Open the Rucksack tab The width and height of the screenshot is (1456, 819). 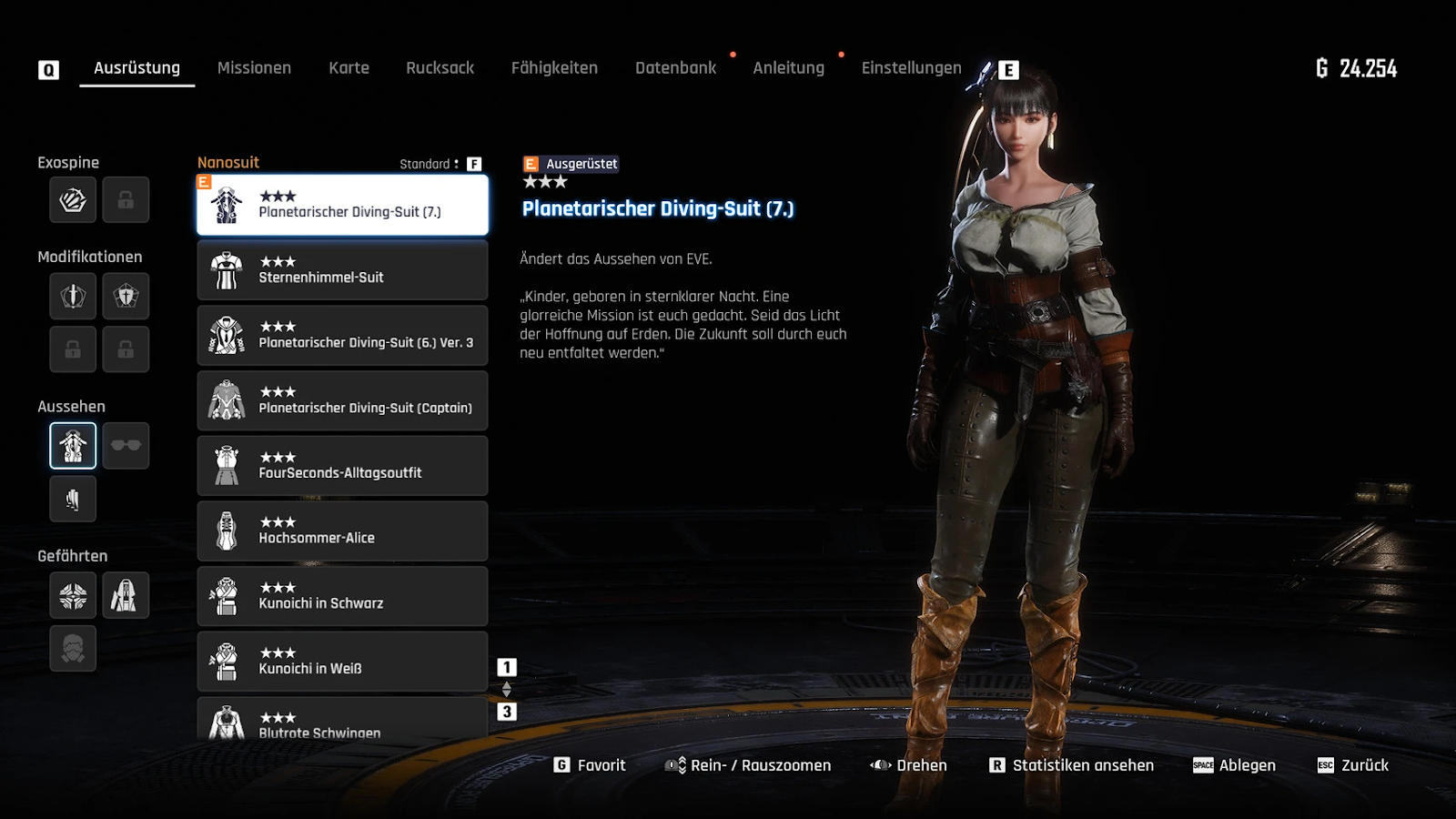point(440,68)
